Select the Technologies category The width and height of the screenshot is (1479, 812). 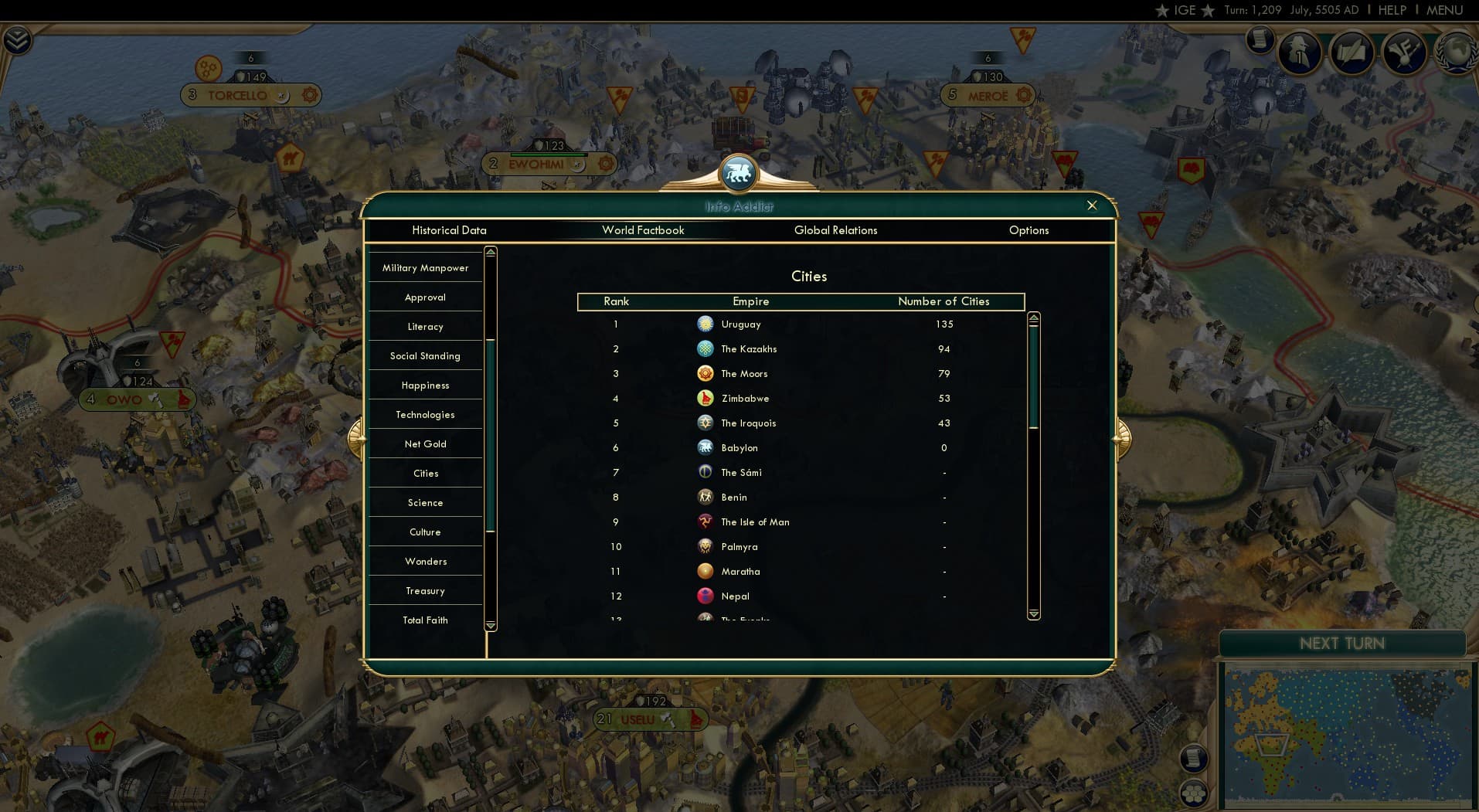point(425,414)
